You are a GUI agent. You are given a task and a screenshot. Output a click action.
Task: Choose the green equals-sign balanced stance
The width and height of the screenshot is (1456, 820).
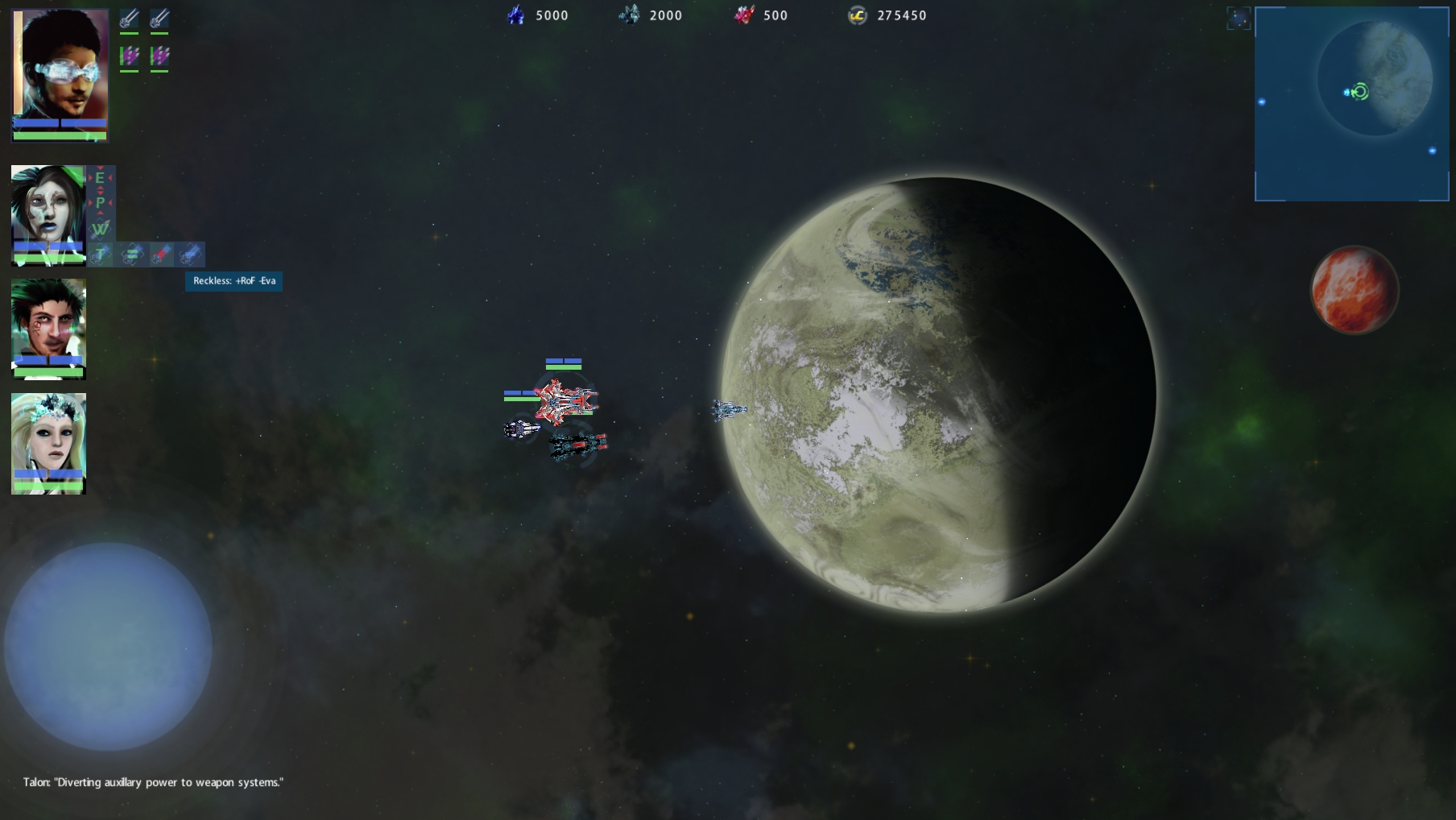click(x=130, y=255)
